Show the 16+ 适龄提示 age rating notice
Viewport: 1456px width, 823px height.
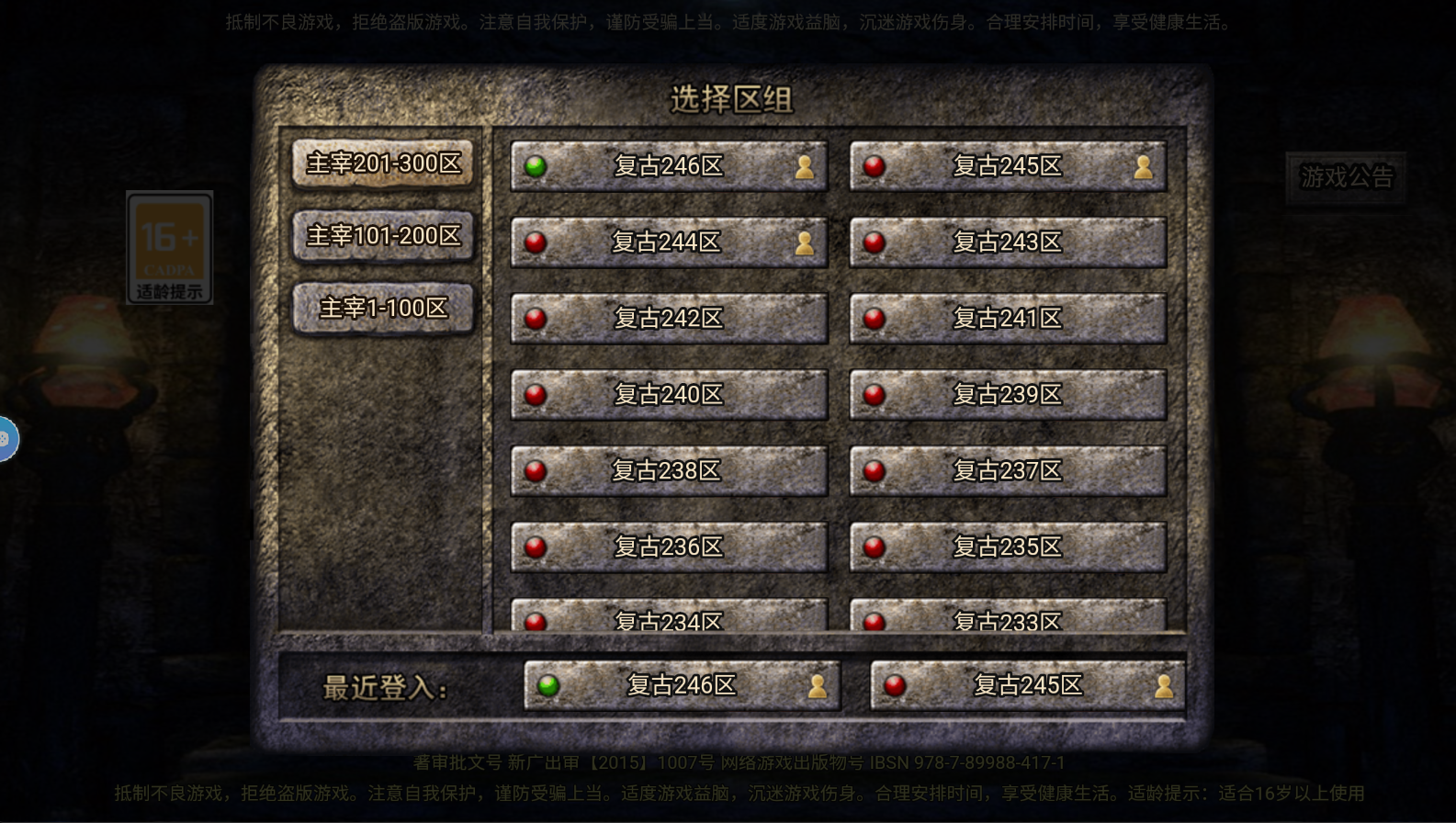[x=170, y=247]
